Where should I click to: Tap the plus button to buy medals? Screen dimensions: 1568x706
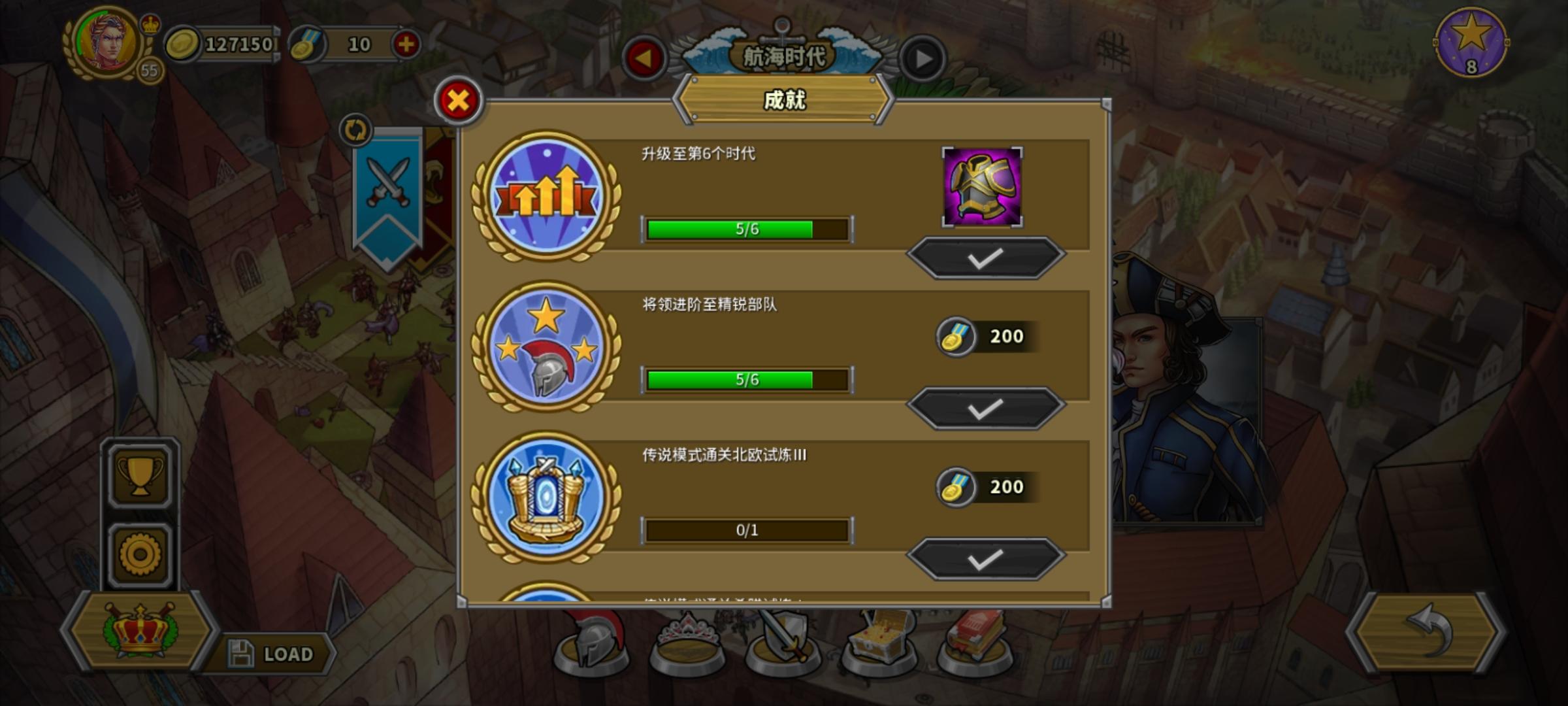406,44
